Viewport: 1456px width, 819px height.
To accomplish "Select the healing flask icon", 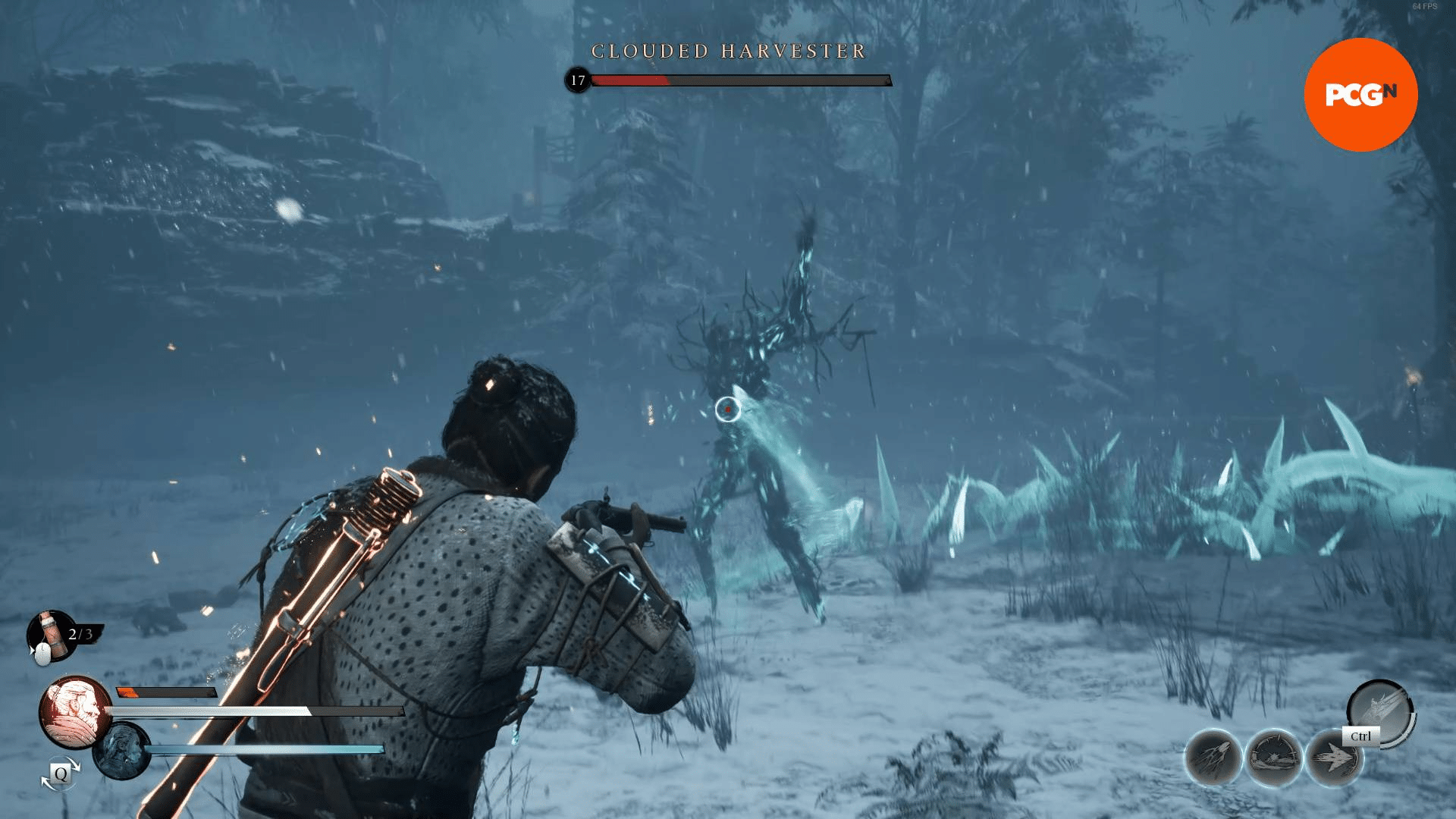I will pyautogui.click(x=50, y=635).
